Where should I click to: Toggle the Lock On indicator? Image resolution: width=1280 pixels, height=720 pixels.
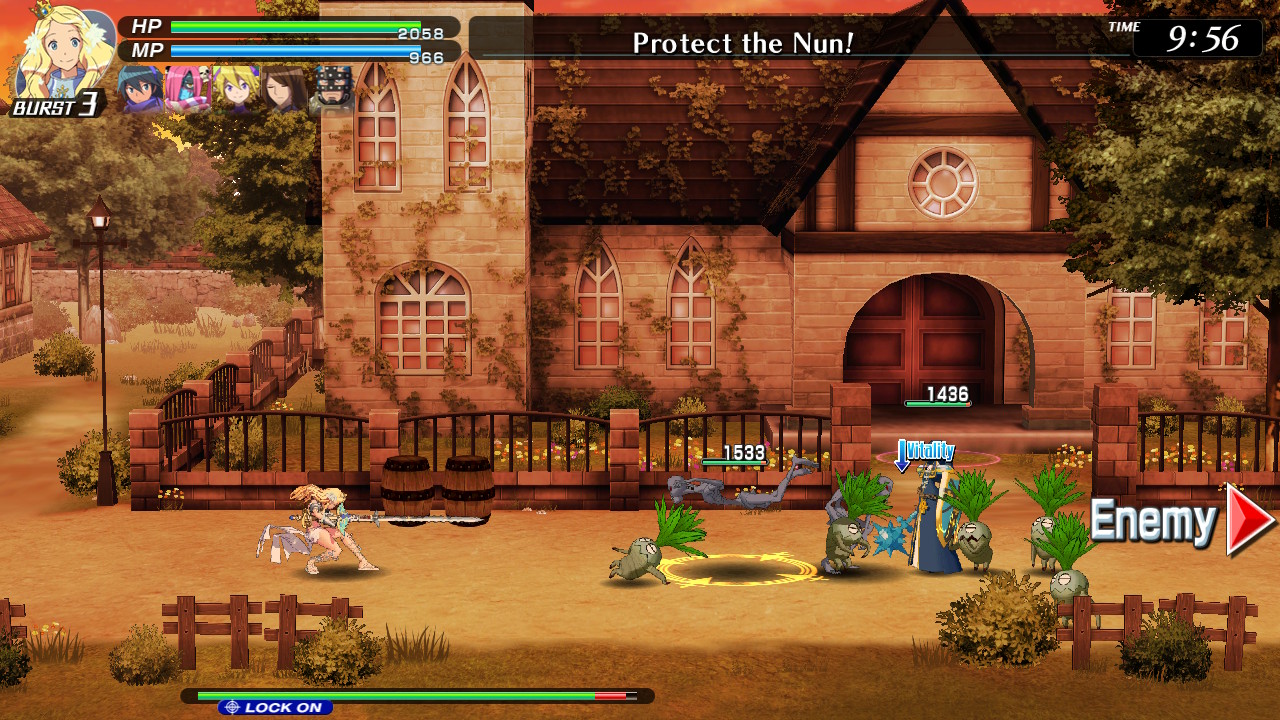(x=275, y=707)
